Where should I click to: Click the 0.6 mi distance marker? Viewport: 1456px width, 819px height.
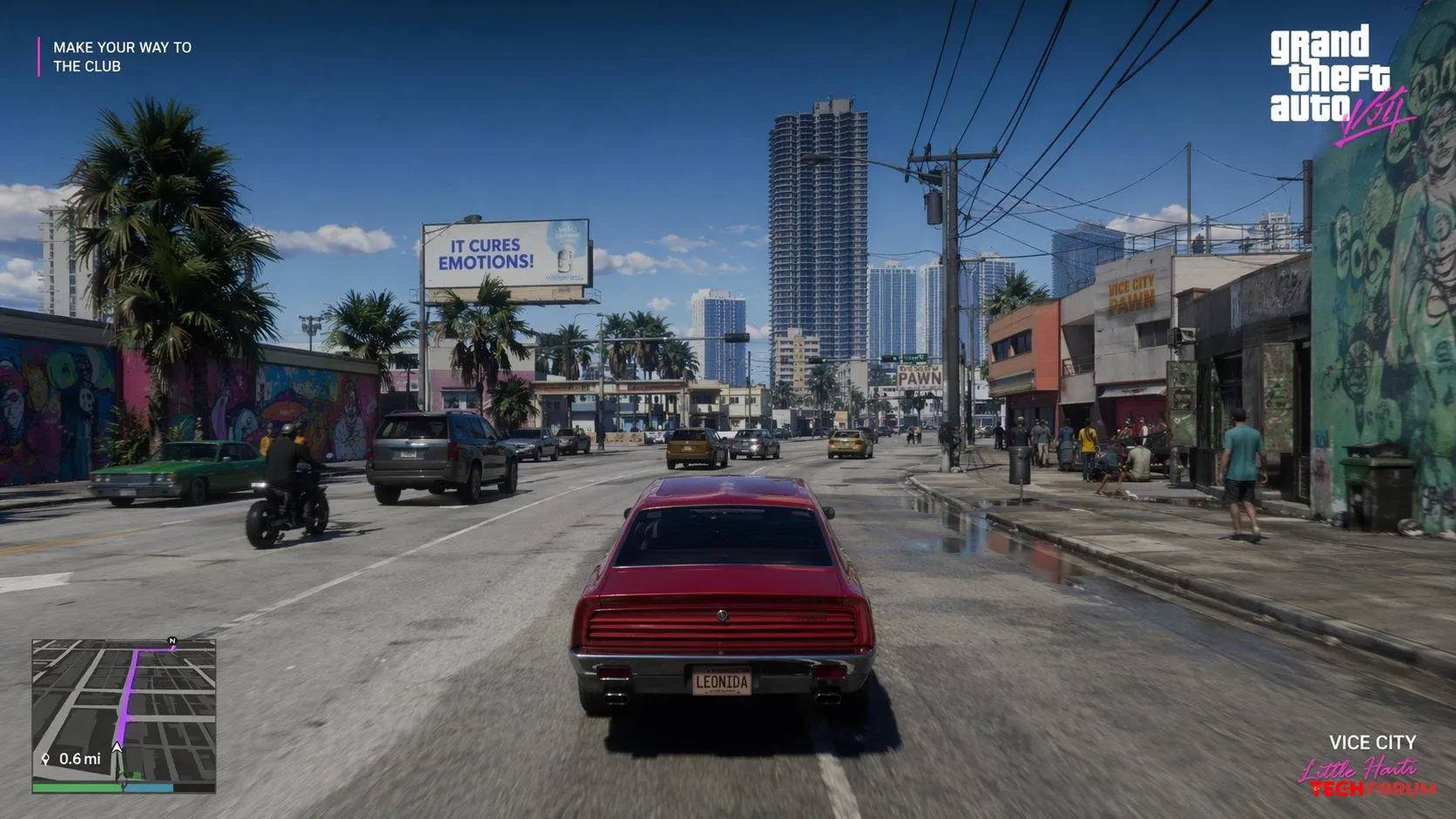[x=72, y=759]
